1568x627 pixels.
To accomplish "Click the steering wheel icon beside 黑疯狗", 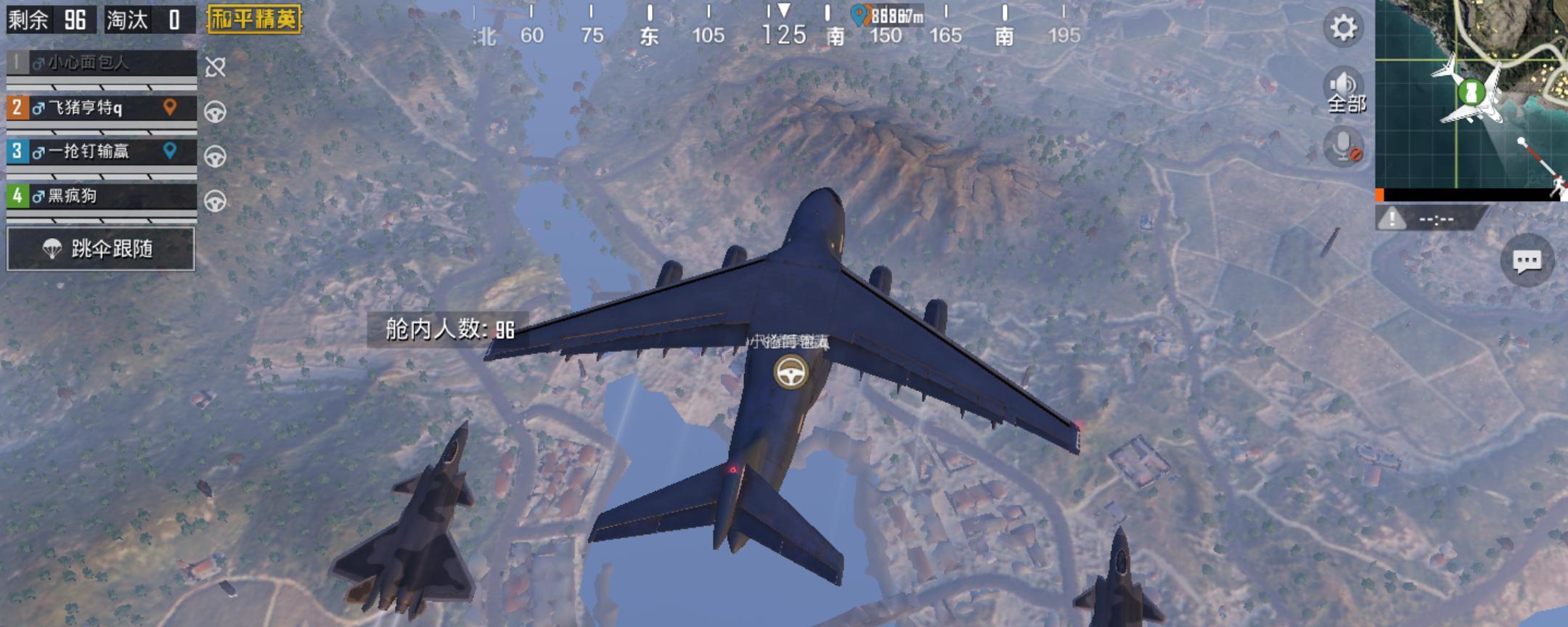I will point(216,201).
